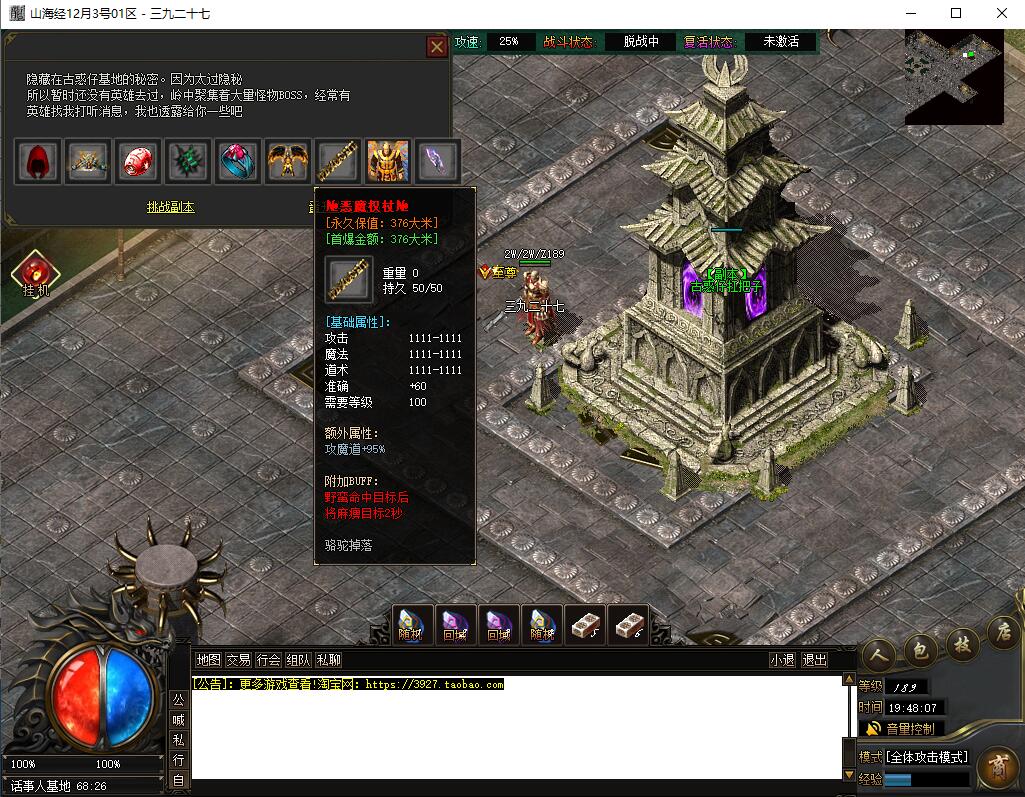The height and width of the screenshot is (797, 1025).
Task: Click the 退出 exit game button
Action: pos(815,660)
